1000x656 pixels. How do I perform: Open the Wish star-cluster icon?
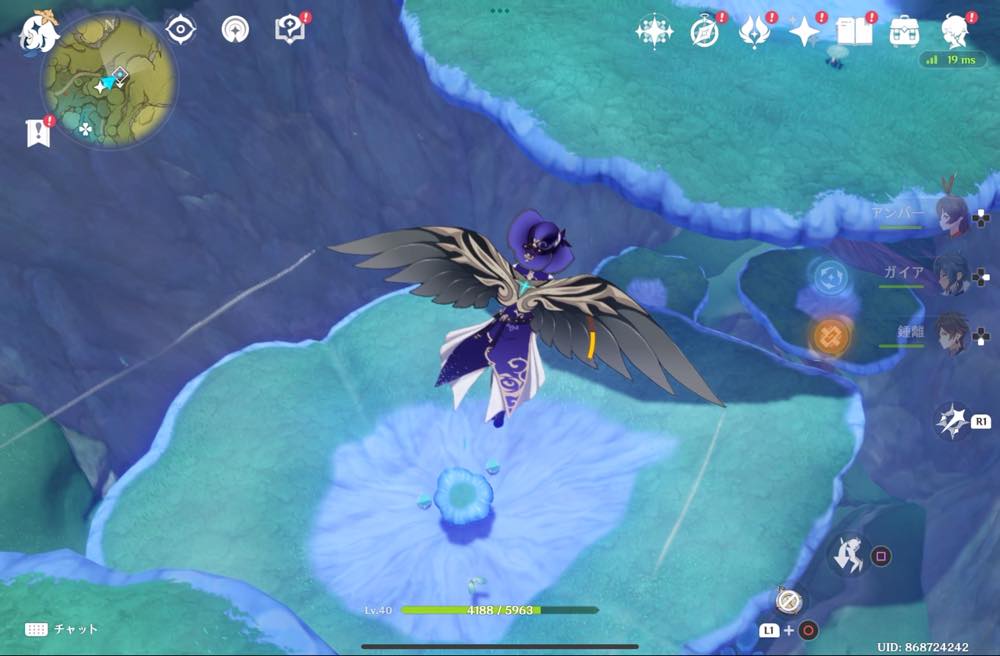[654, 32]
